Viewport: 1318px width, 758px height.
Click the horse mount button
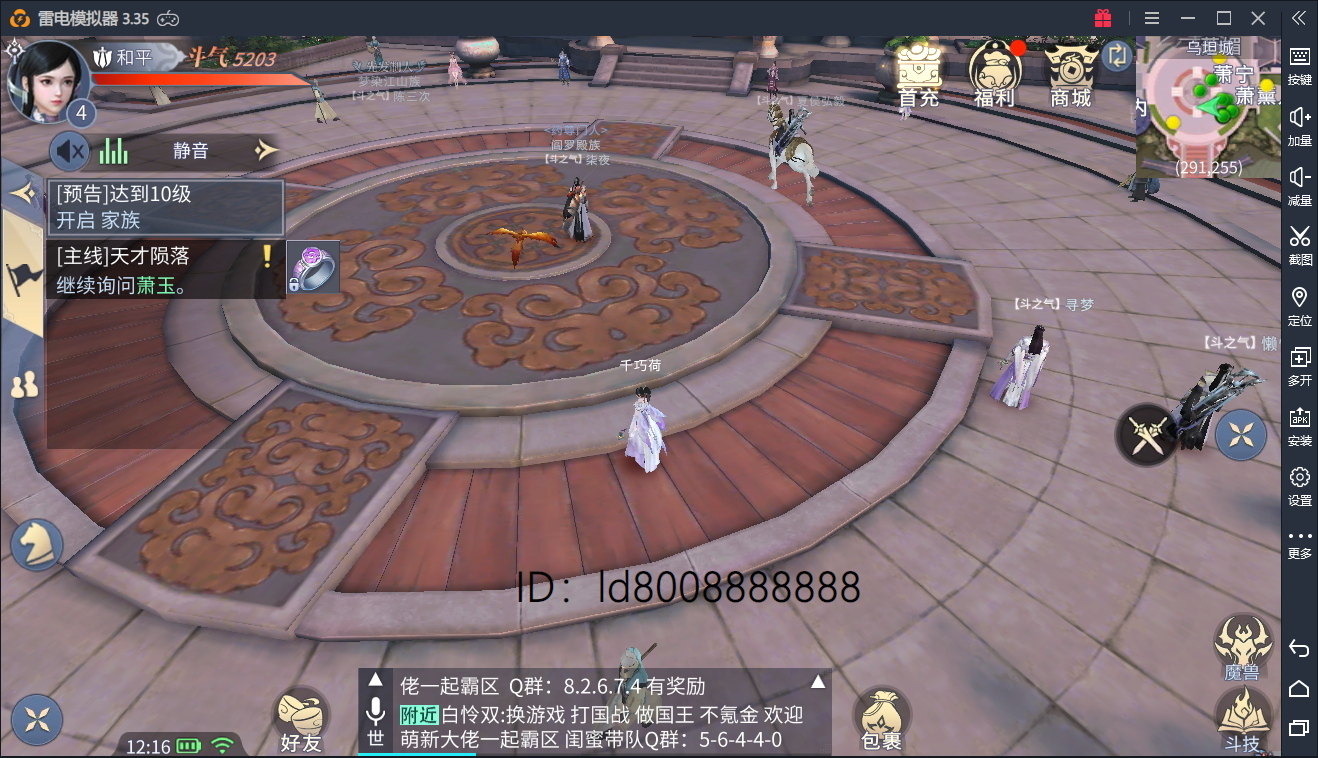[37, 546]
